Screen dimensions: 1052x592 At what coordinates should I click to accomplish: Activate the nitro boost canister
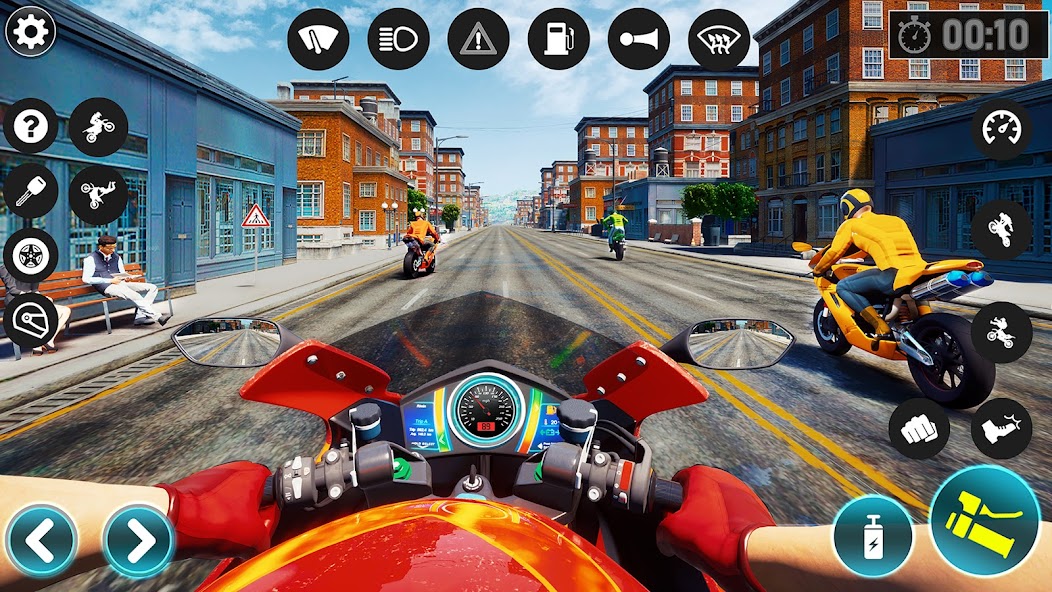point(871,536)
